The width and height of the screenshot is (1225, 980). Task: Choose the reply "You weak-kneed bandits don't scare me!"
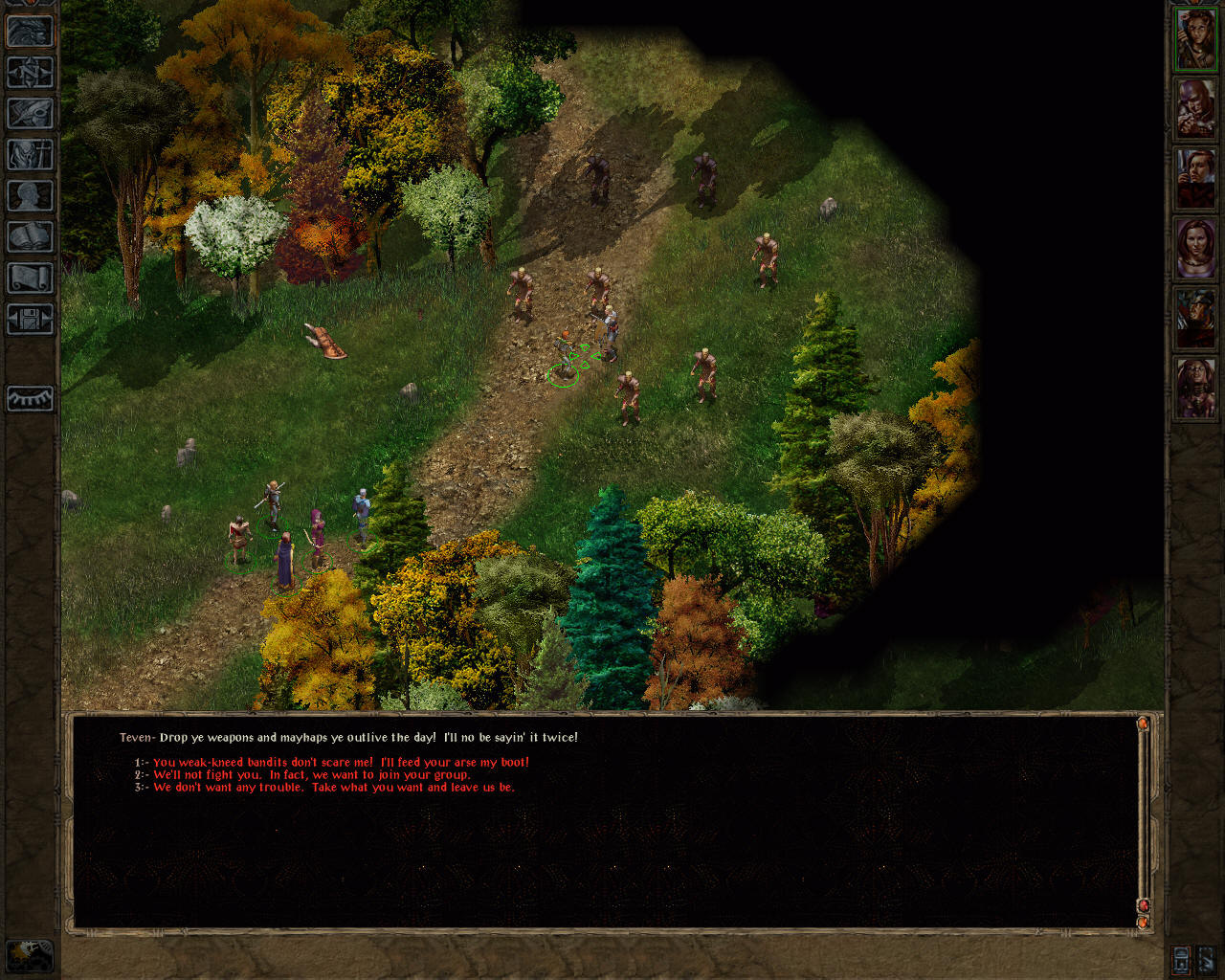pyautogui.click(x=340, y=763)
